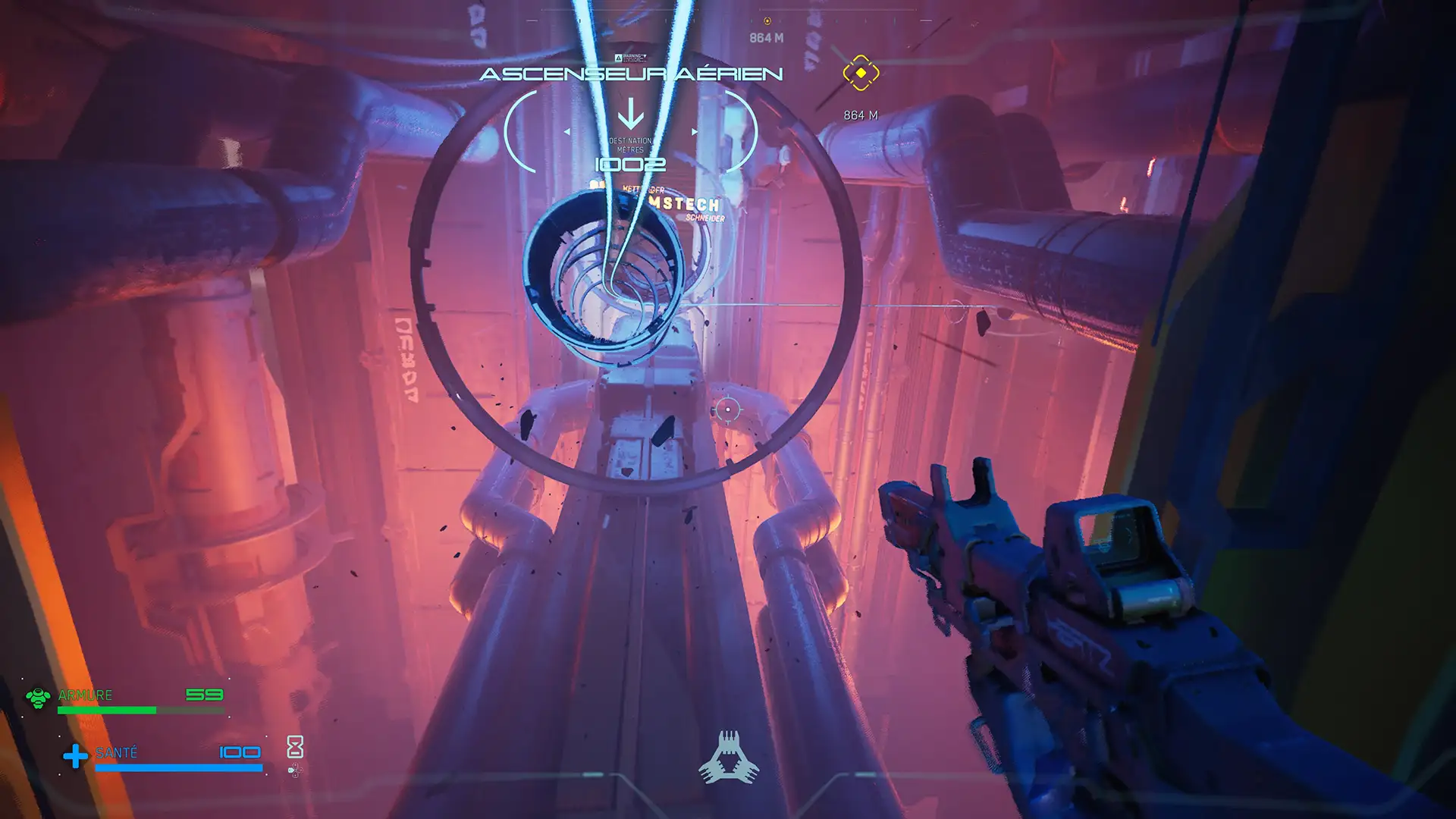Image resolution: width=1456 pixels, height=819 pixels.
Task: Click the compass objective dot above 864 M
Action: click(x=767, y=21)
